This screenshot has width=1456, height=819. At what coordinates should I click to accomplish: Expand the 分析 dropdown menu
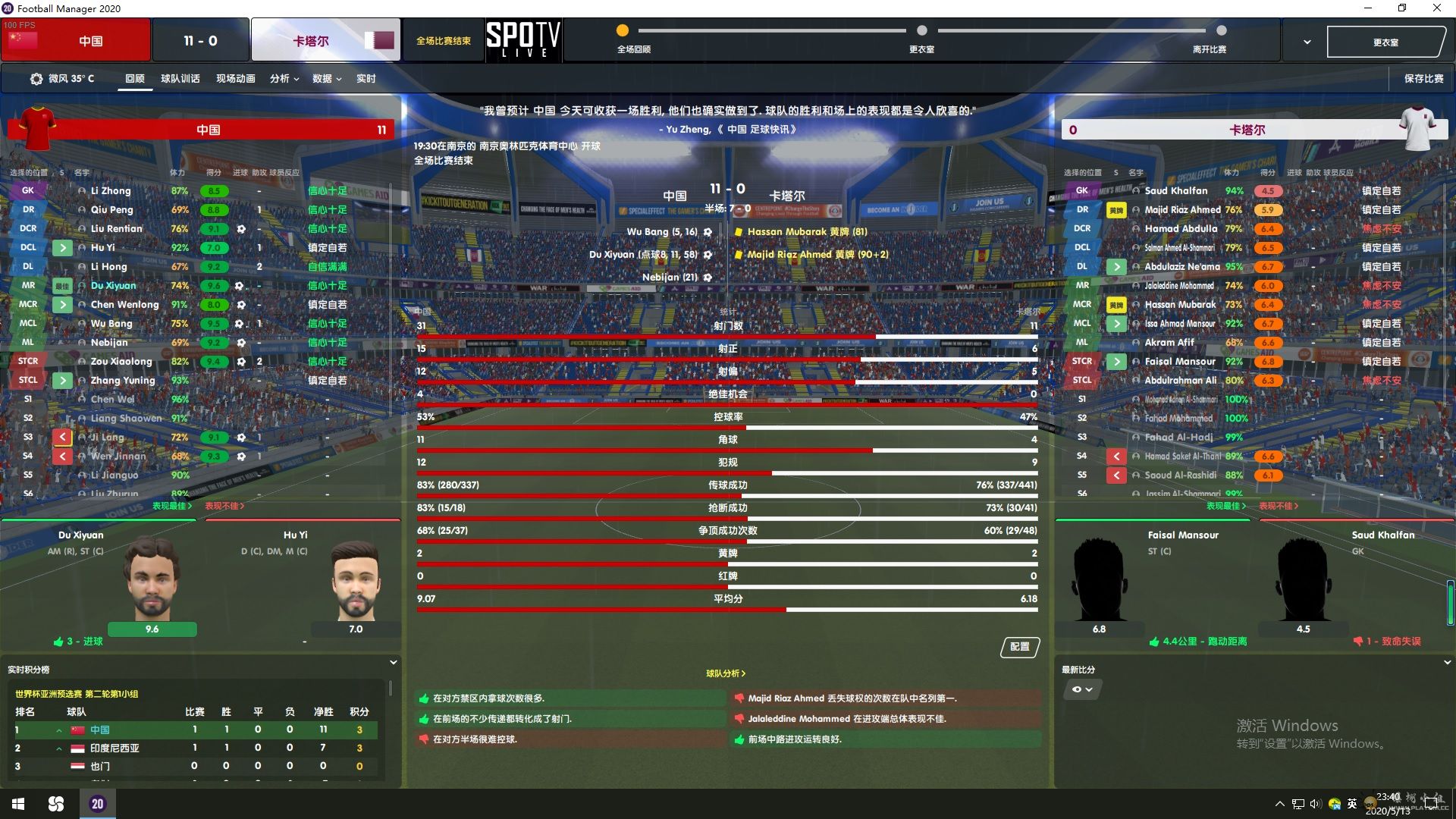click(x=284, y=79)
